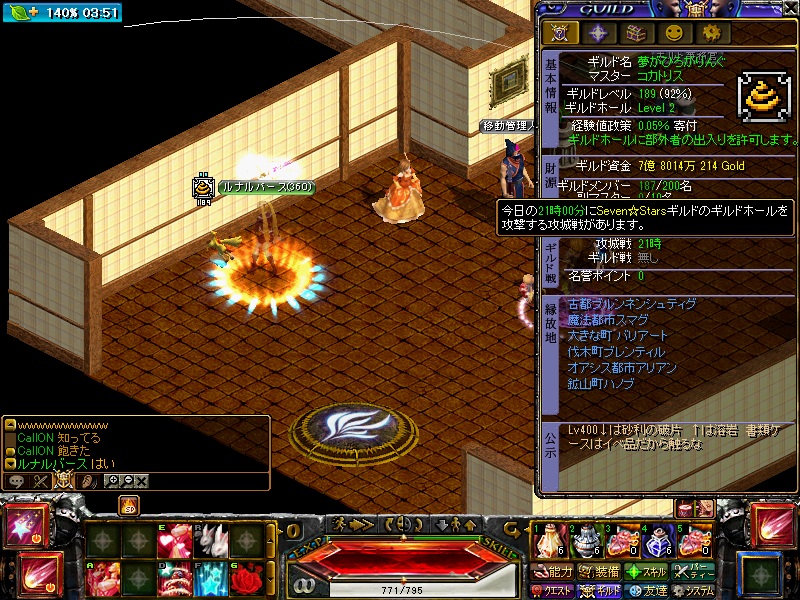Use the potion in belt slot 1

click(548, 542)
